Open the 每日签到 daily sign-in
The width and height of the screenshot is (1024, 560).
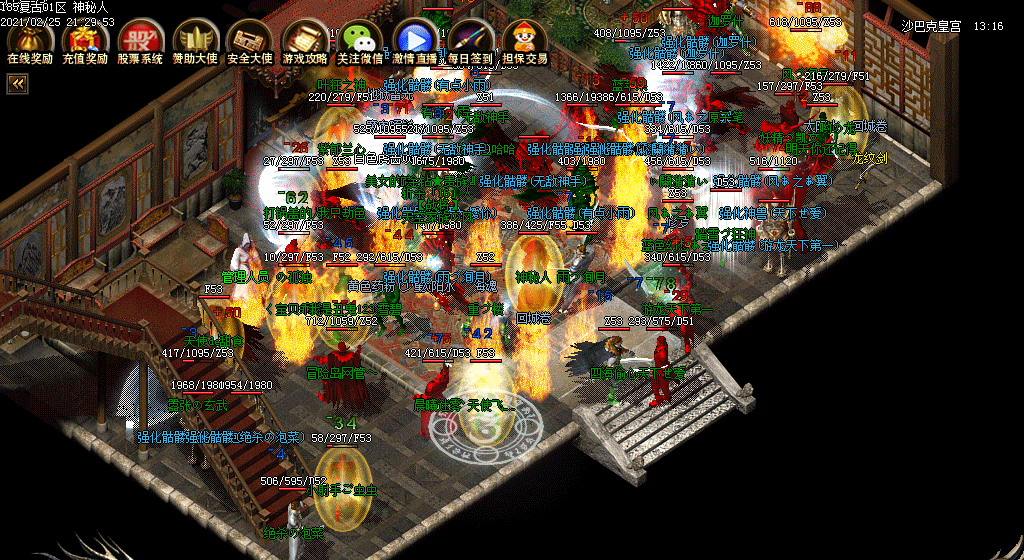tap(470, 40)
